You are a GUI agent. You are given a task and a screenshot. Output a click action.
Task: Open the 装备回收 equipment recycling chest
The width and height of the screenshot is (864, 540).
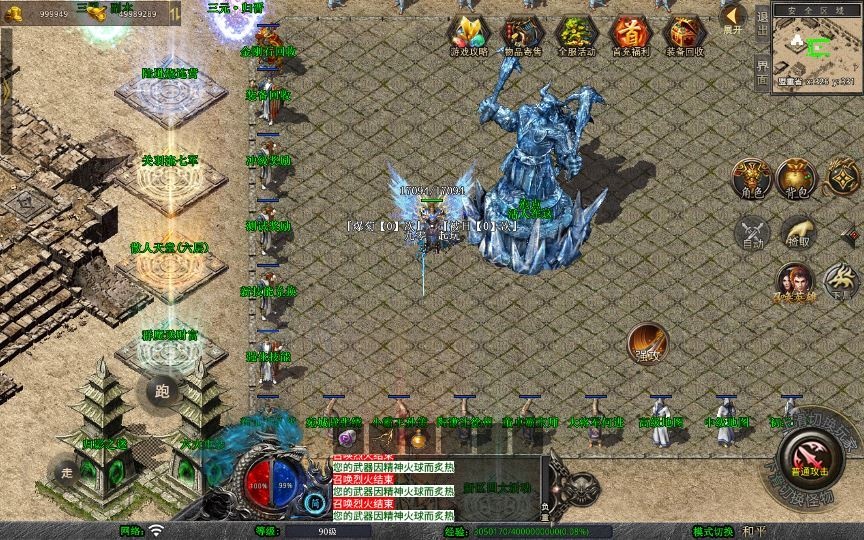(x=684, y=35)
